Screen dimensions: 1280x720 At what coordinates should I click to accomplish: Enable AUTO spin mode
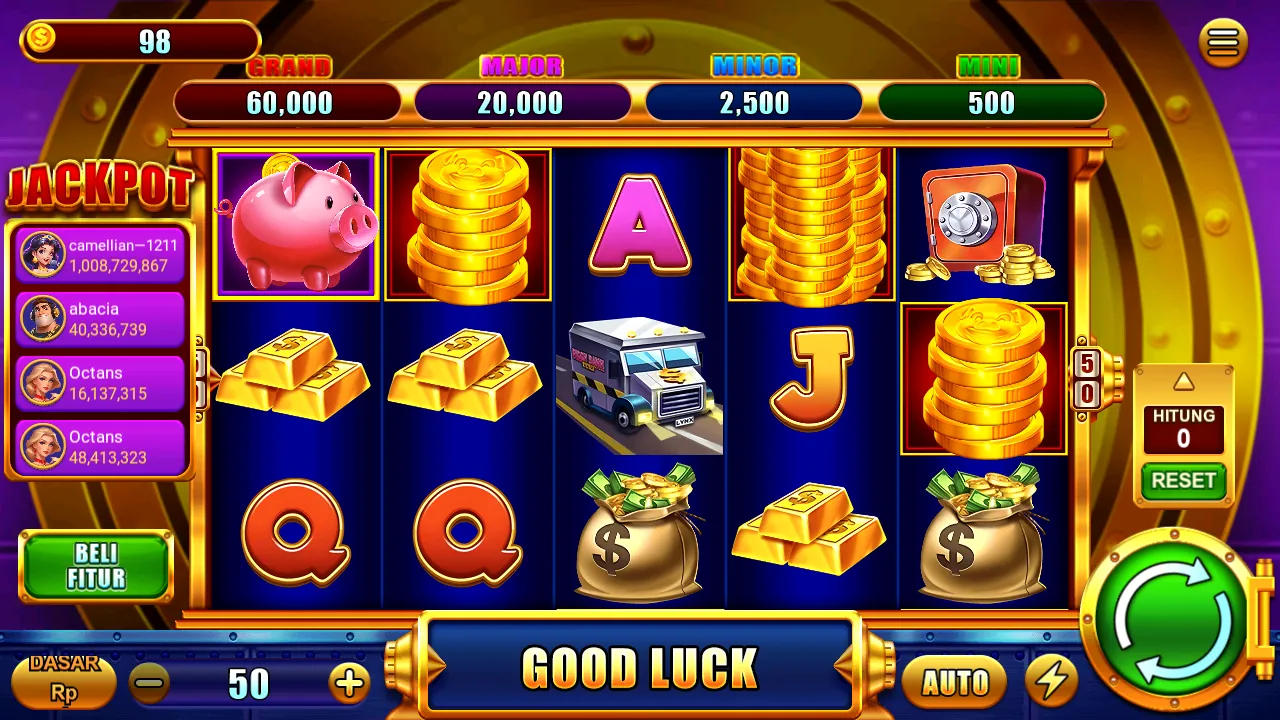[x=954, y=684]
